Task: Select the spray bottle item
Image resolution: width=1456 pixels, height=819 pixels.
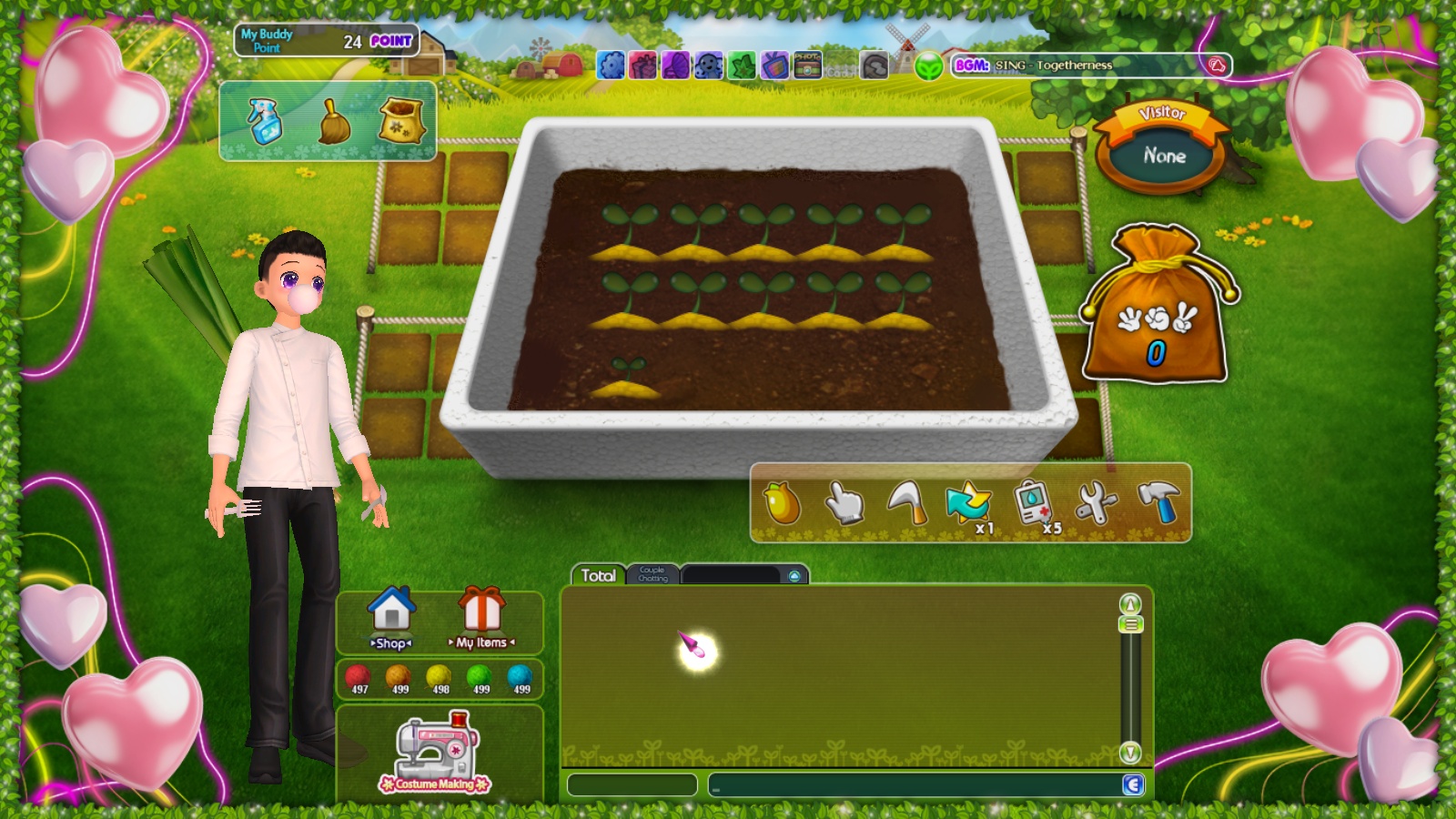Action: tap(266, 121)
